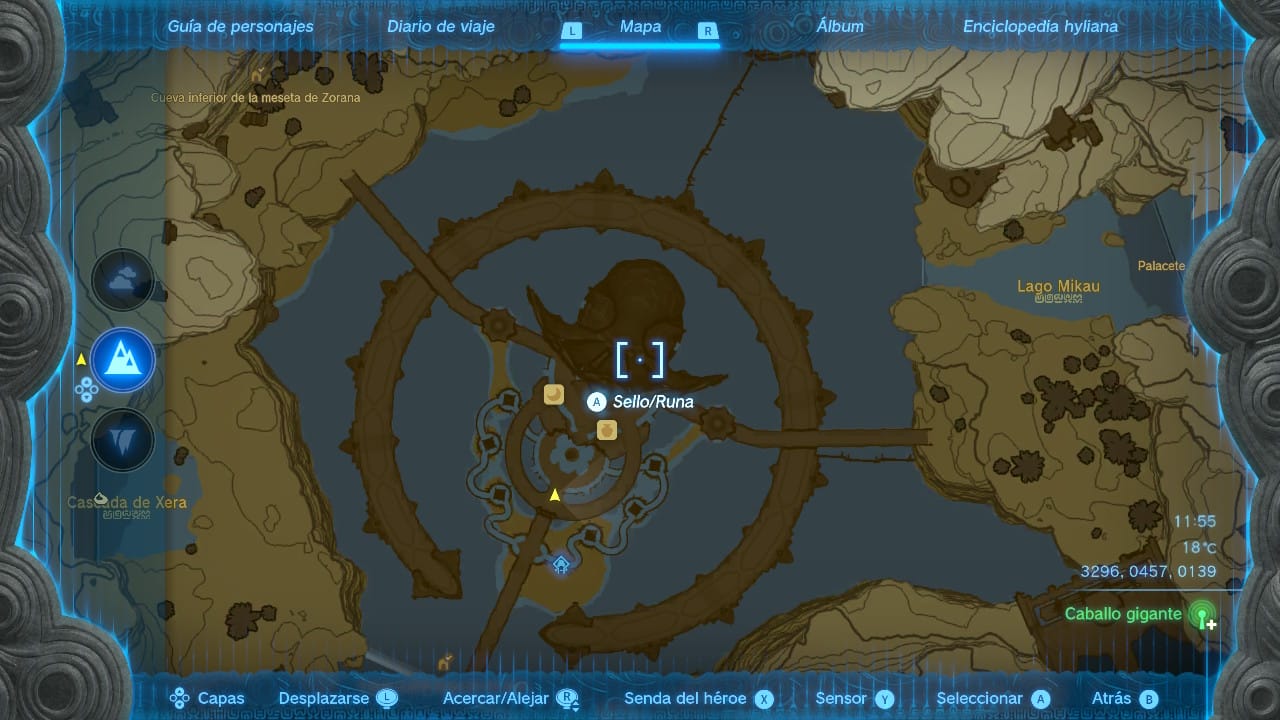Switch to the Guía de personajes tab
1280x720 pixels.
click(x=240, y=27)
